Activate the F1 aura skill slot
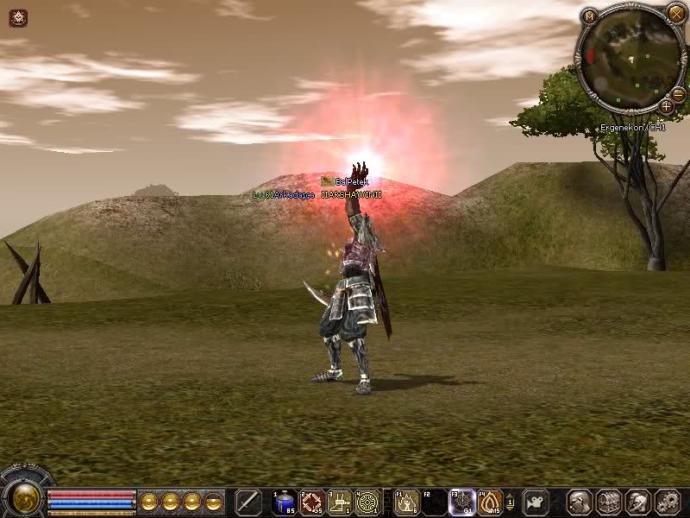 [x=407, y=502]
